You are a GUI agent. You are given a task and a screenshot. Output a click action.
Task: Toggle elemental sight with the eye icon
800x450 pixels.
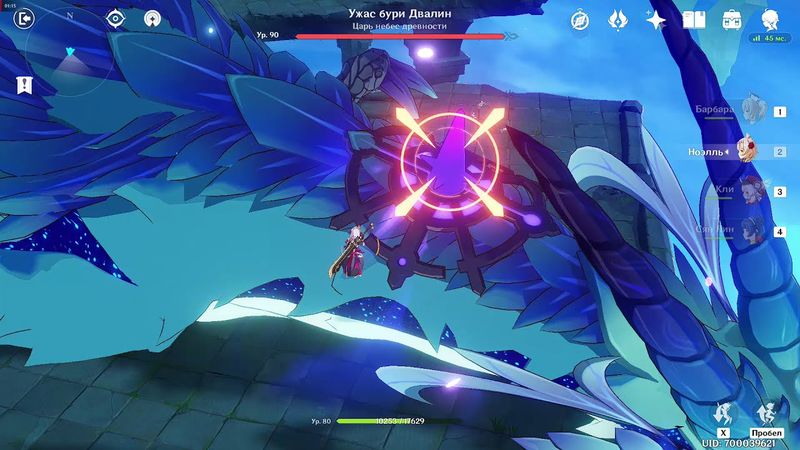tap(116, 18)
